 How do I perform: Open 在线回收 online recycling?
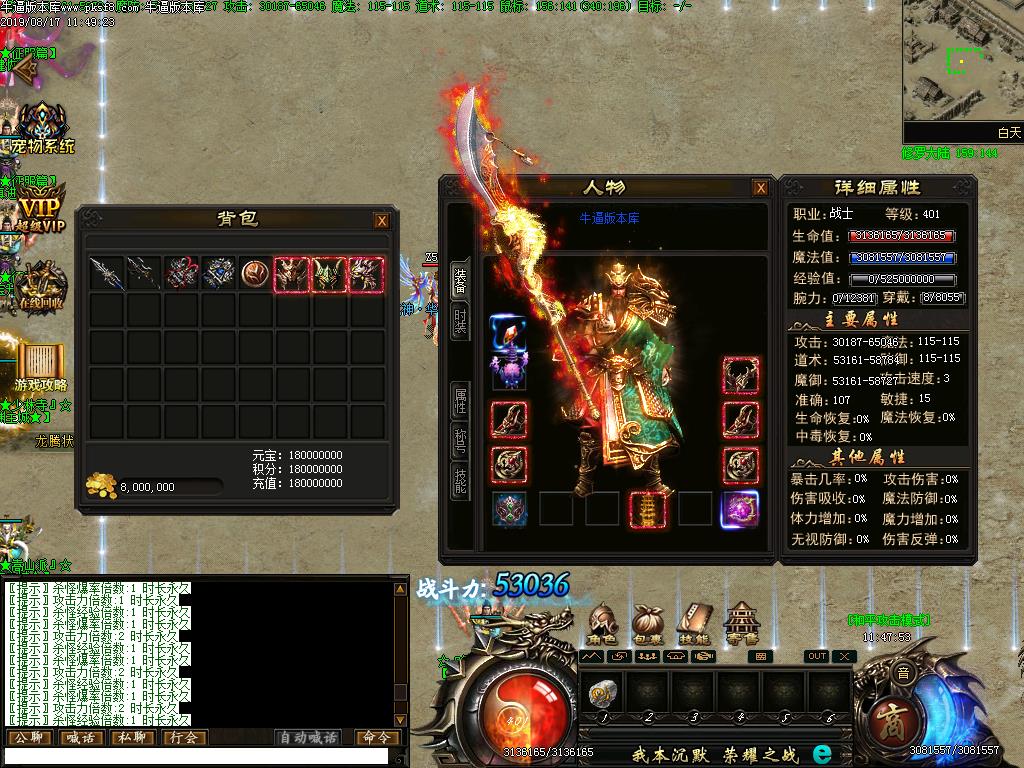coord(41,287)
